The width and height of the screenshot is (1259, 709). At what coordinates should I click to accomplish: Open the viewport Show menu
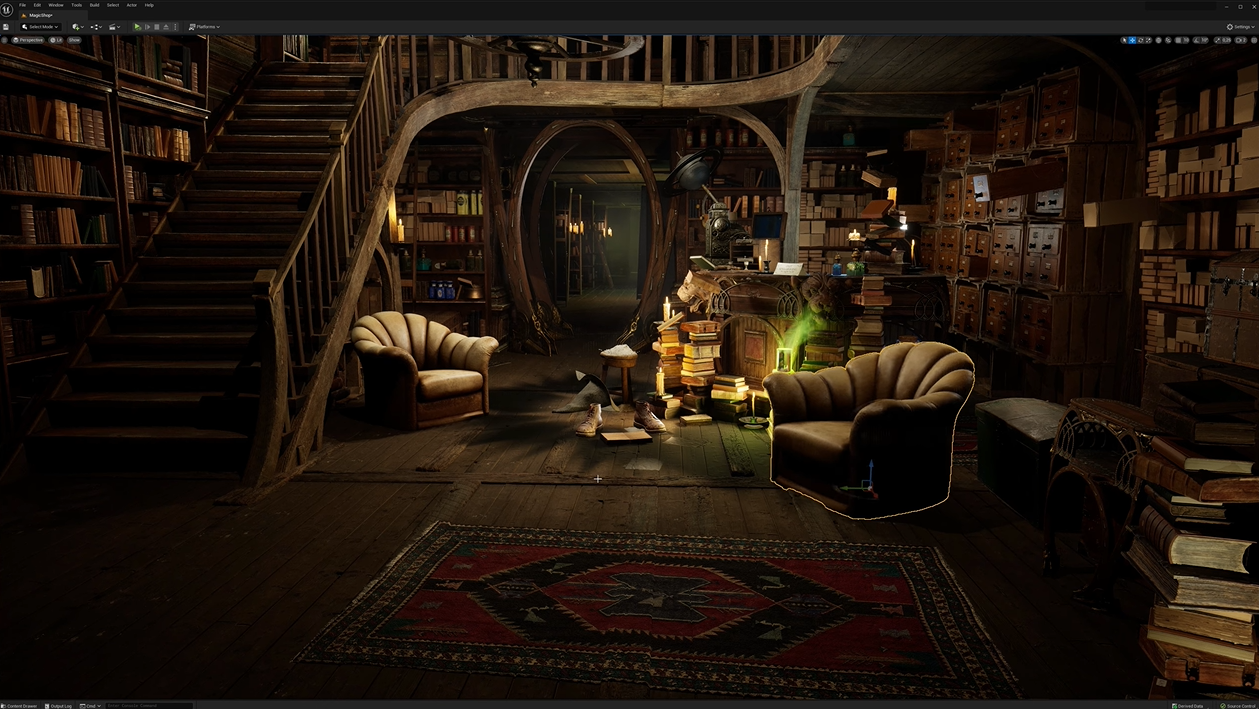[x=74, y=40]
